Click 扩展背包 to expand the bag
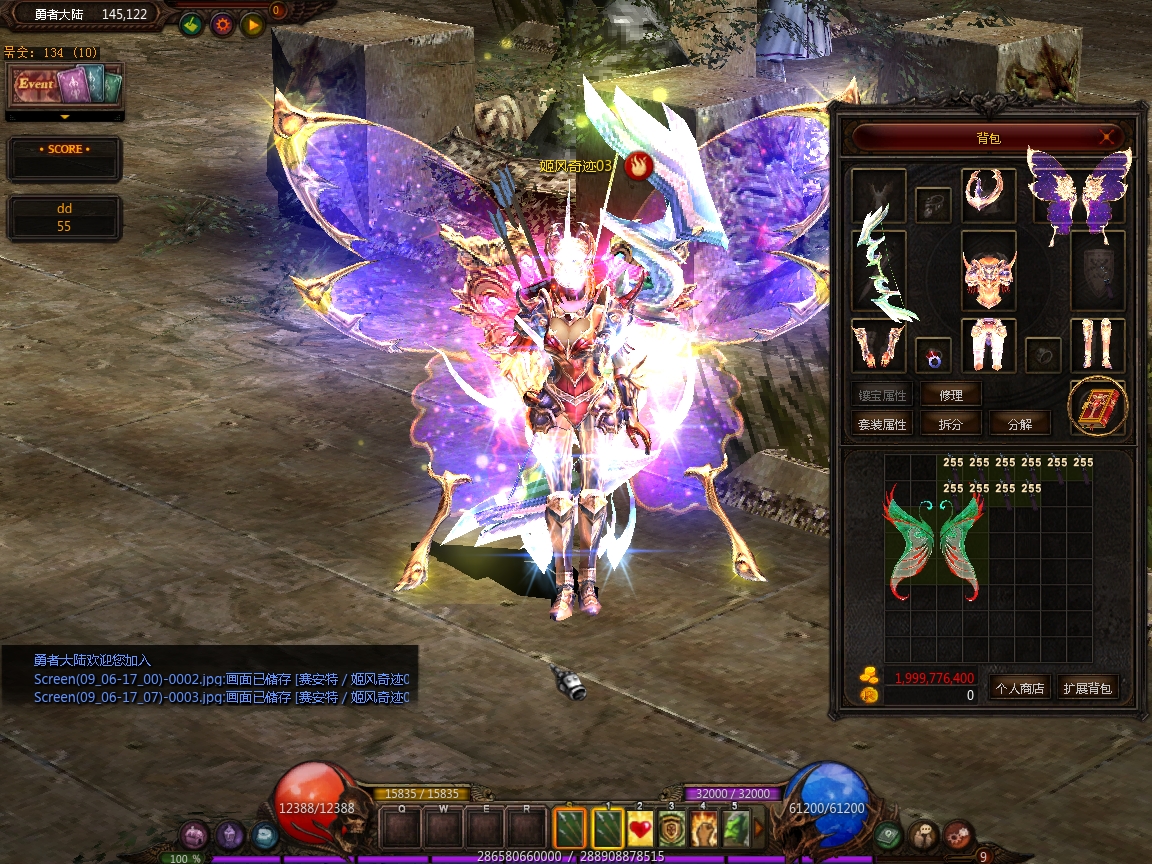 1087,688
